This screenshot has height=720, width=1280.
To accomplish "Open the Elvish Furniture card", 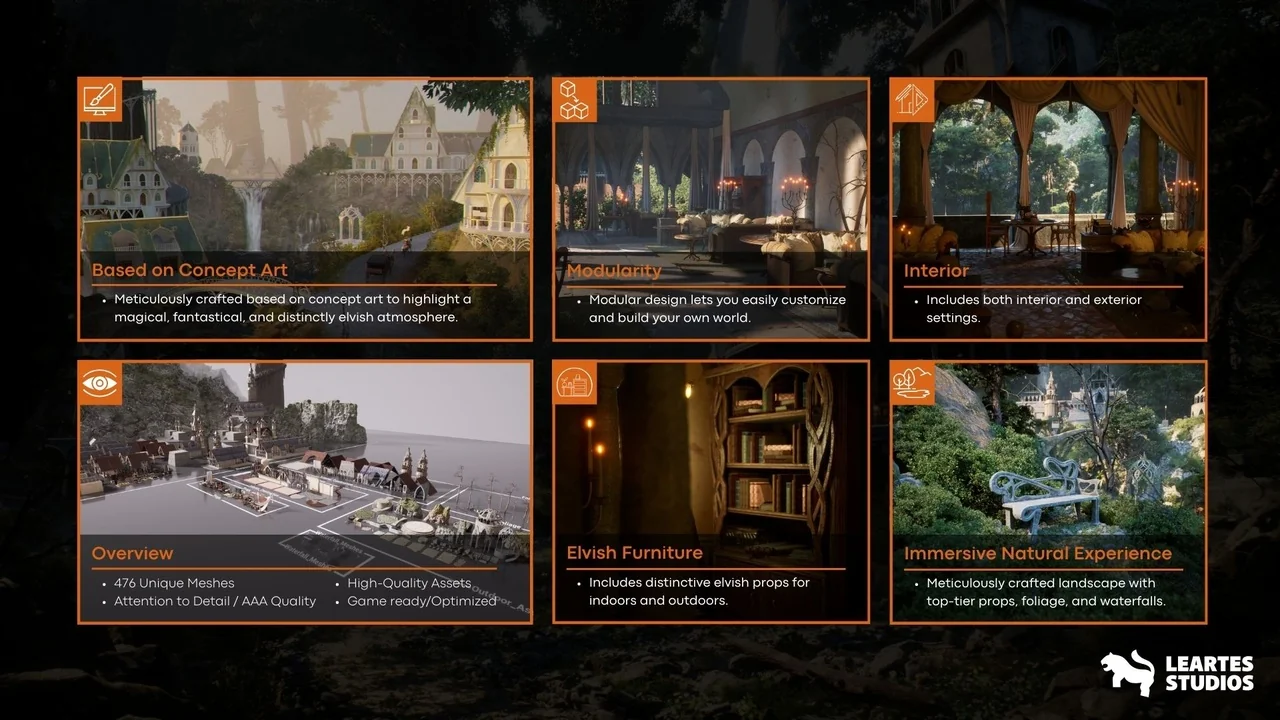I will tap(710, 492).
